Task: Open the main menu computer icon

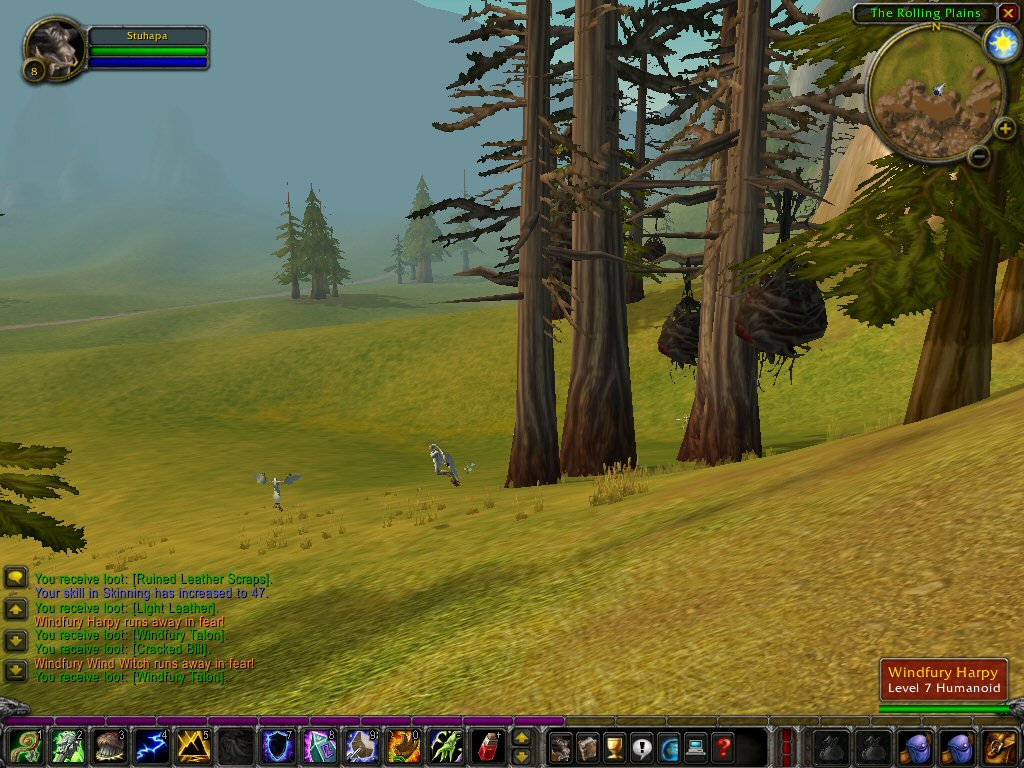Action: (695, 746)
